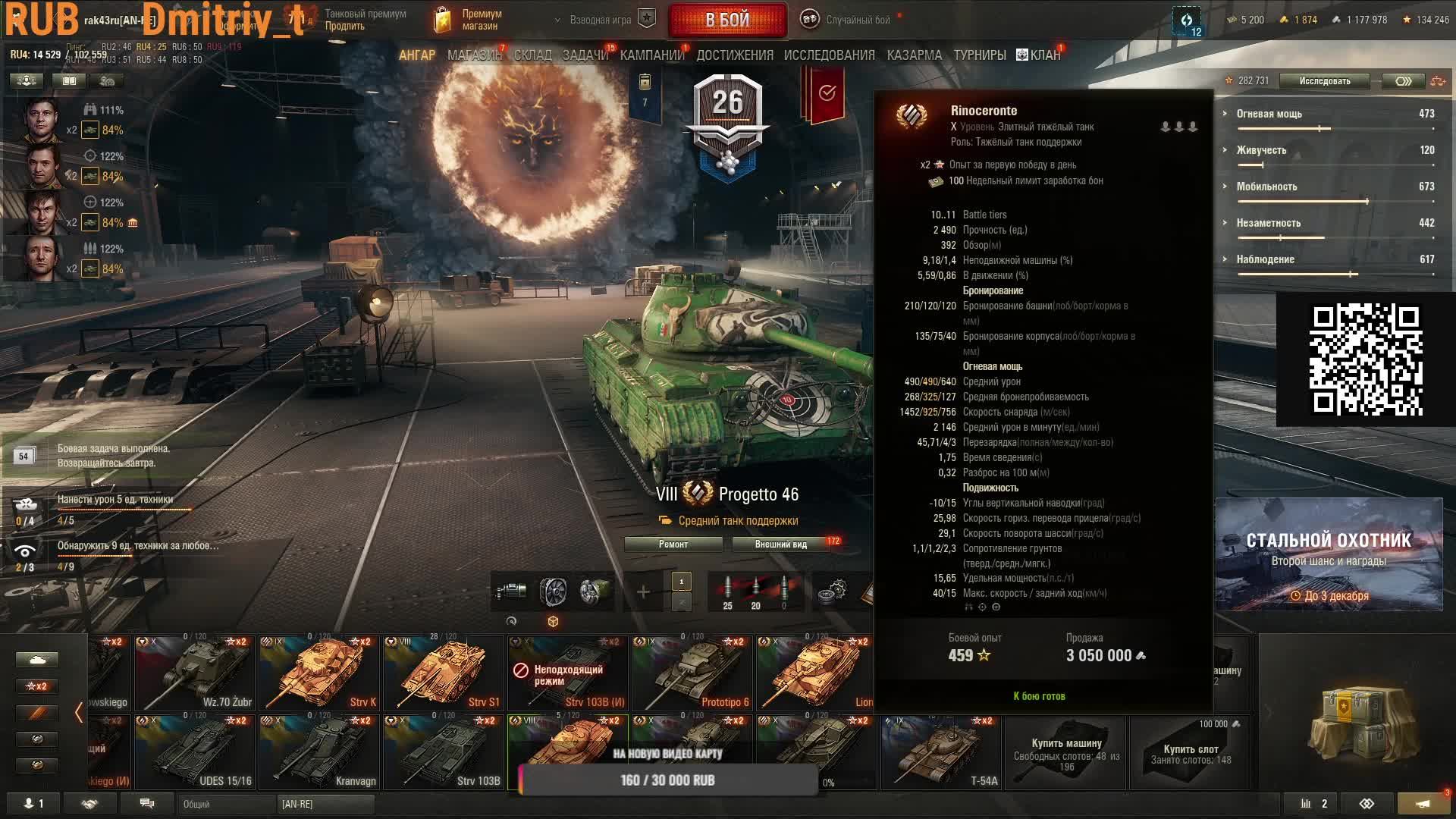The image size is (1456, 819).
Task: Open the КЛАН tab
Action: pos(1039,55)
